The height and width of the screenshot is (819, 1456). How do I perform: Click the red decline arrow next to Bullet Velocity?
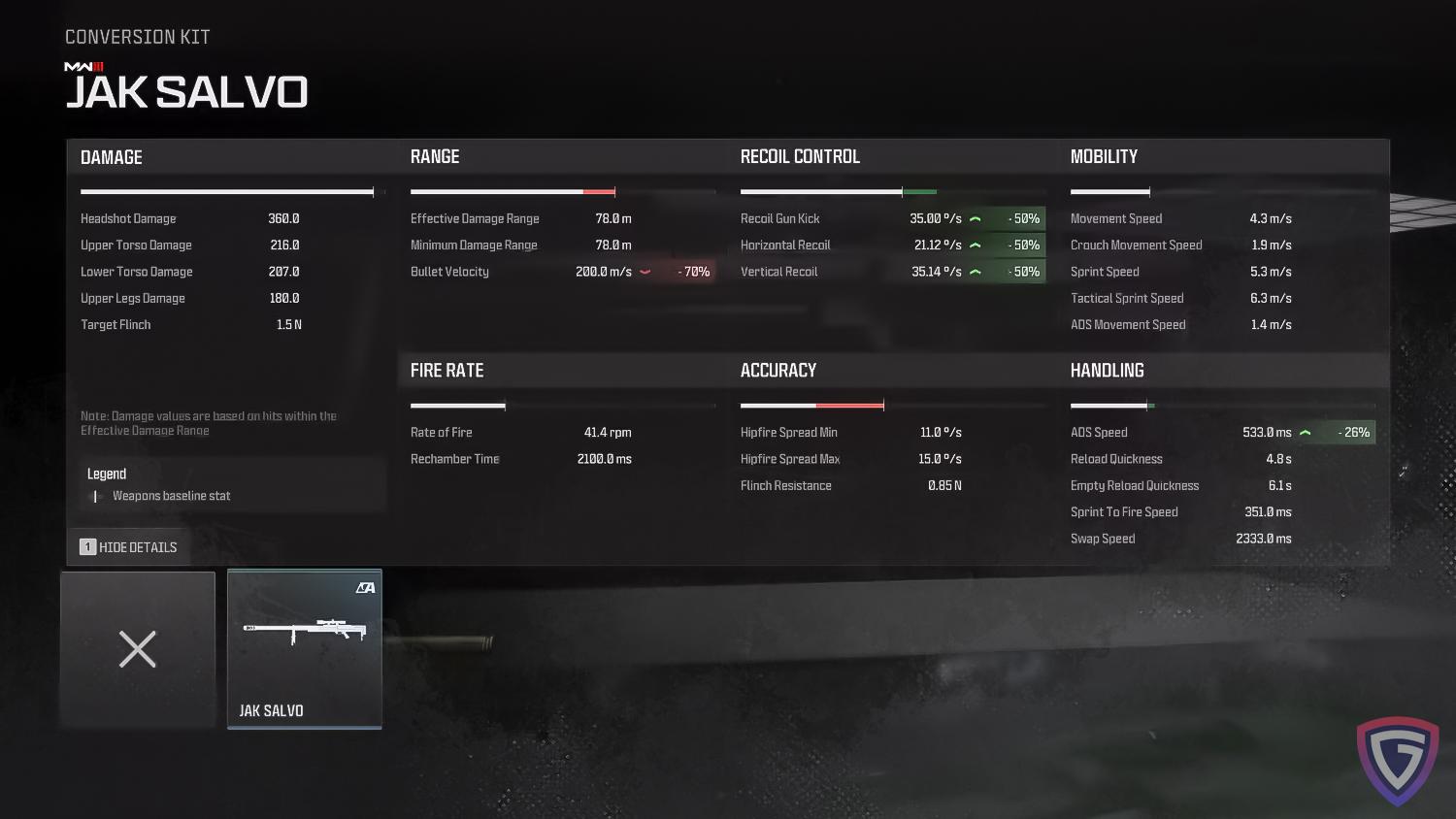coord(644,272)
